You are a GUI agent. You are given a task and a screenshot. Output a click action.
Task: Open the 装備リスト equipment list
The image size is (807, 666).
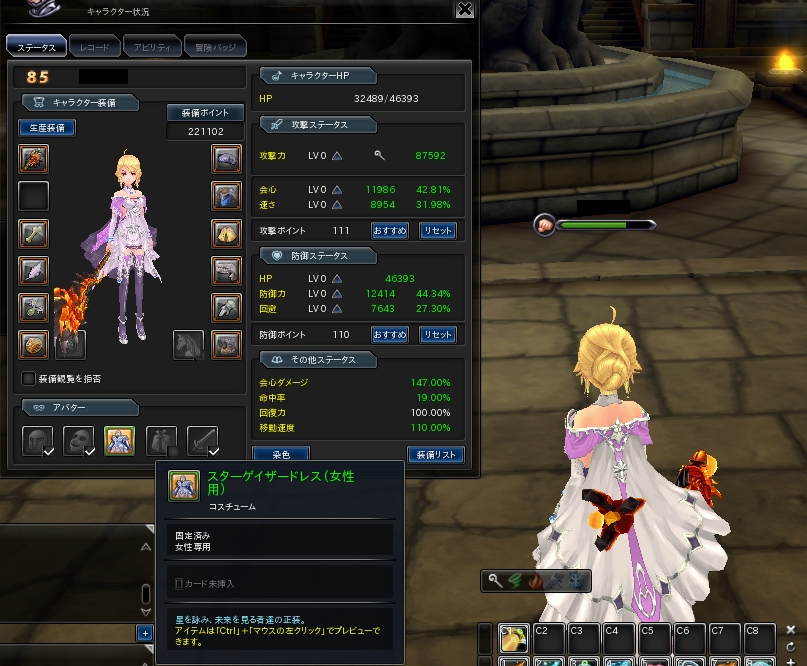click(436, 455)
